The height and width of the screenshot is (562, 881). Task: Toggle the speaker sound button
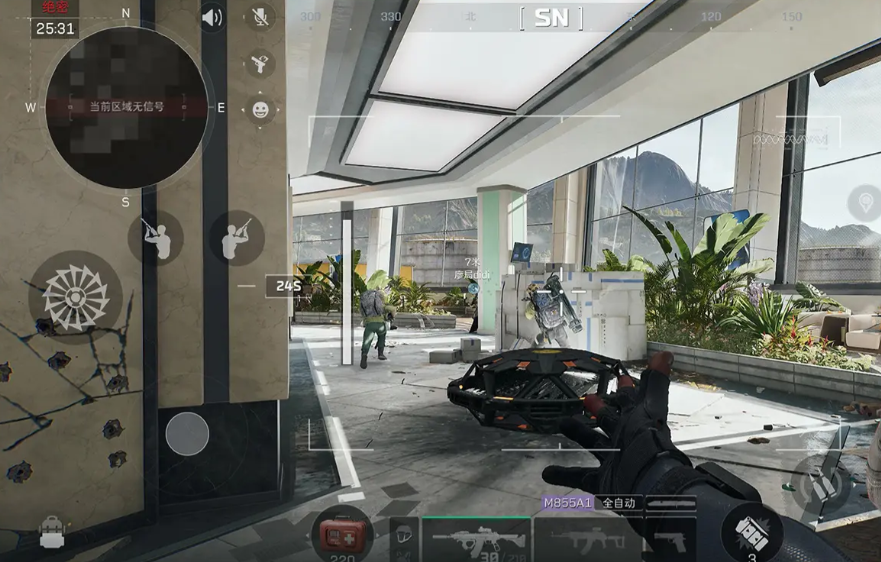(x=212, y=18)
